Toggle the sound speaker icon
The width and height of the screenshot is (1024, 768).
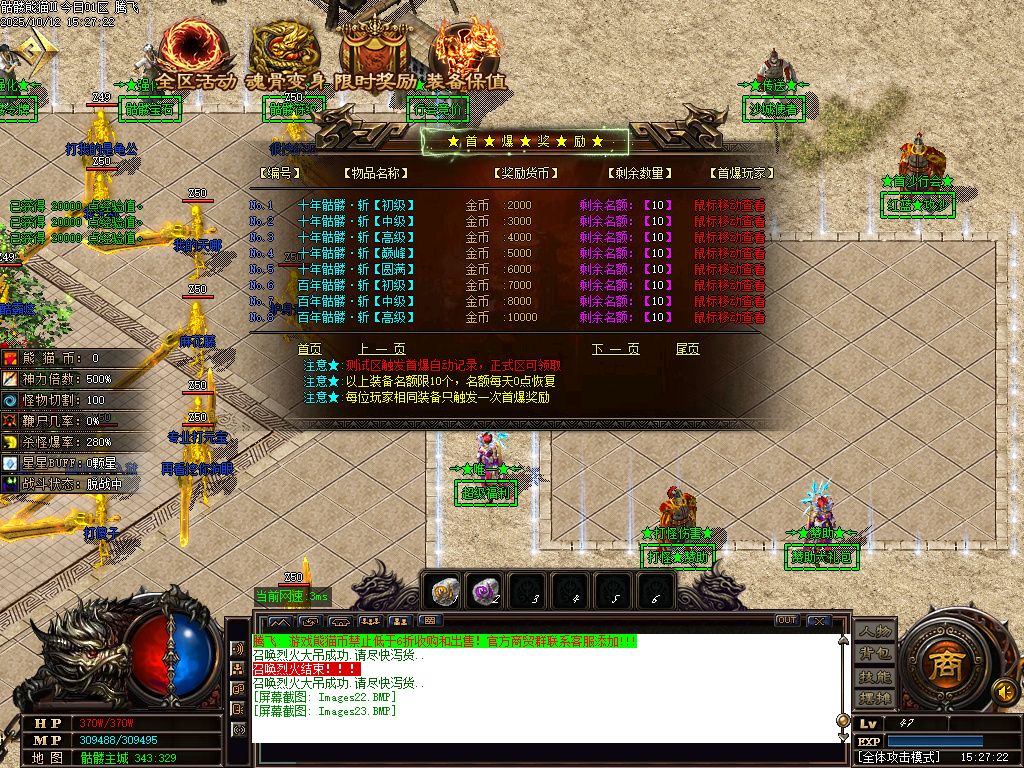(x=1004, y=690)
